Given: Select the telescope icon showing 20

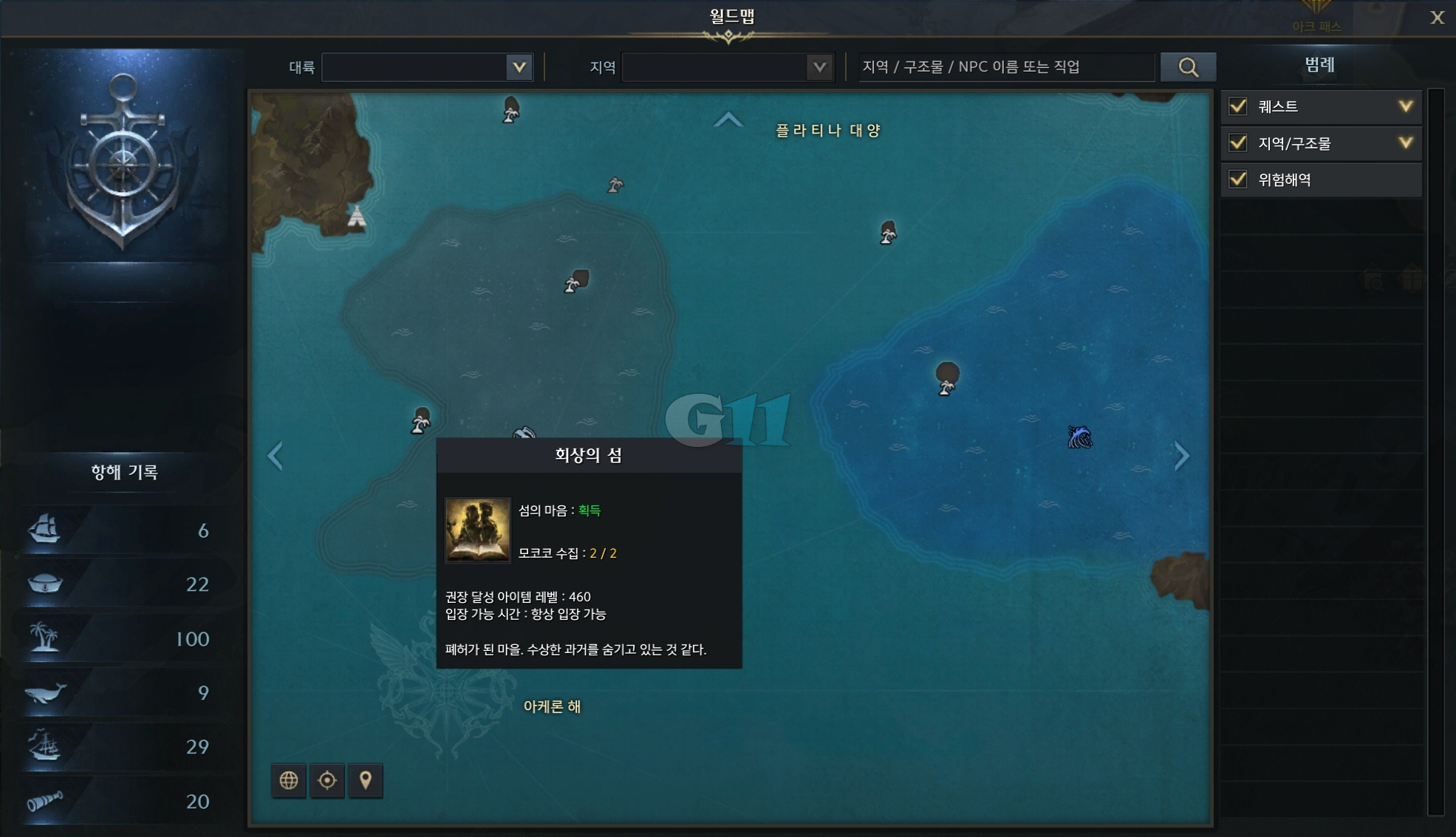Looking at the screenshot, I should (x=46, y=801).
